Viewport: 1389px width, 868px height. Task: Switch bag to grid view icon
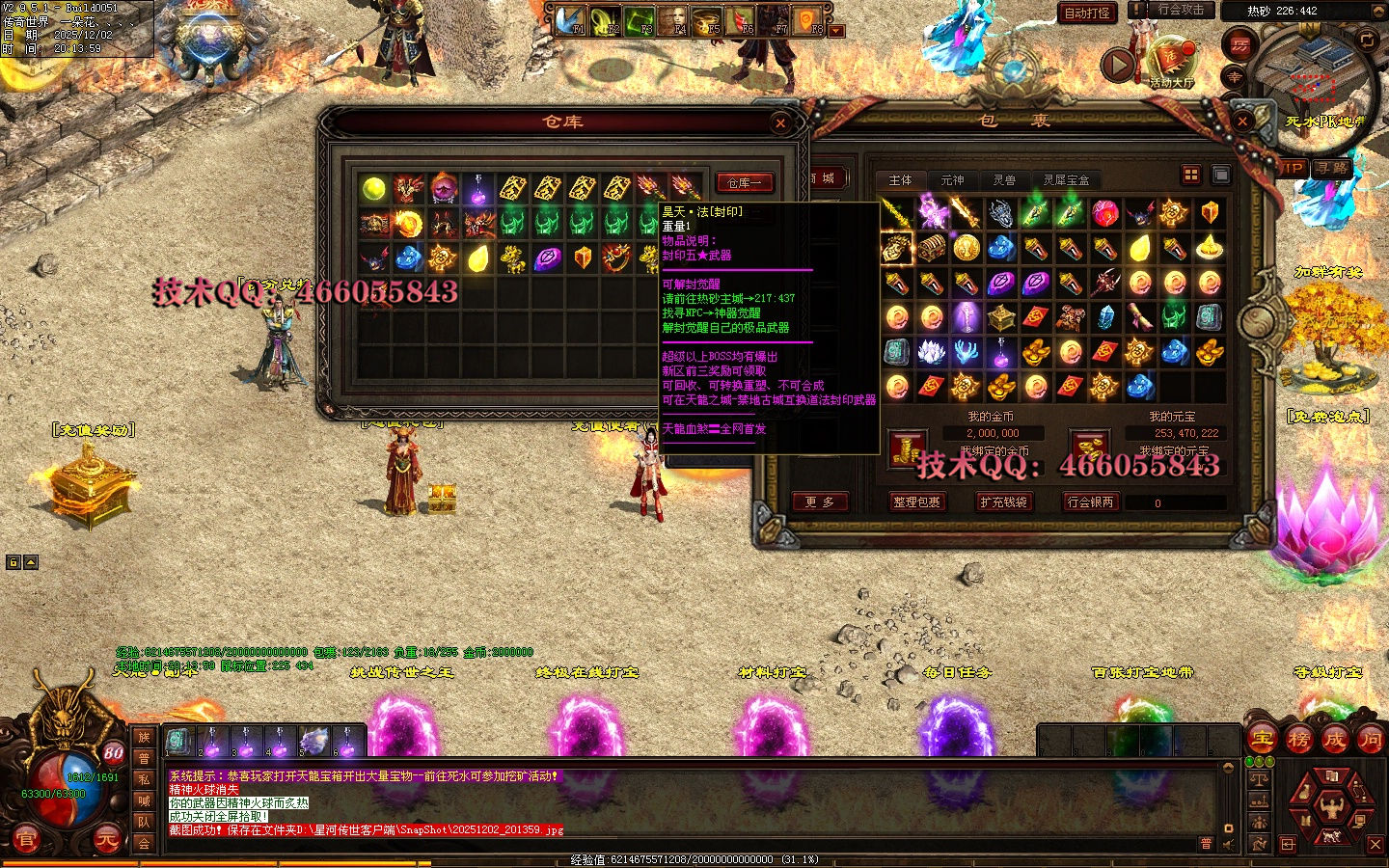tap(1191, 175)
